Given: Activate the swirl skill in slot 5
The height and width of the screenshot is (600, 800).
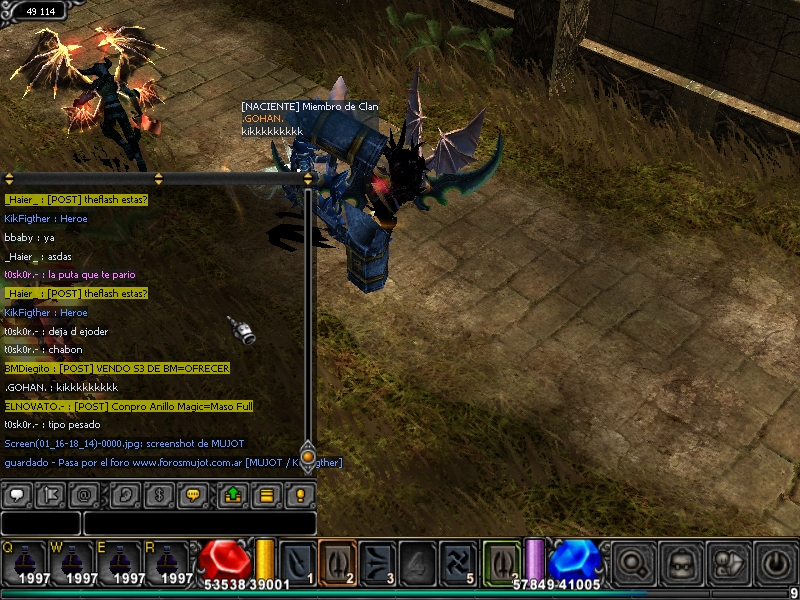Looking at the screenshot, I should coord(459,560).
